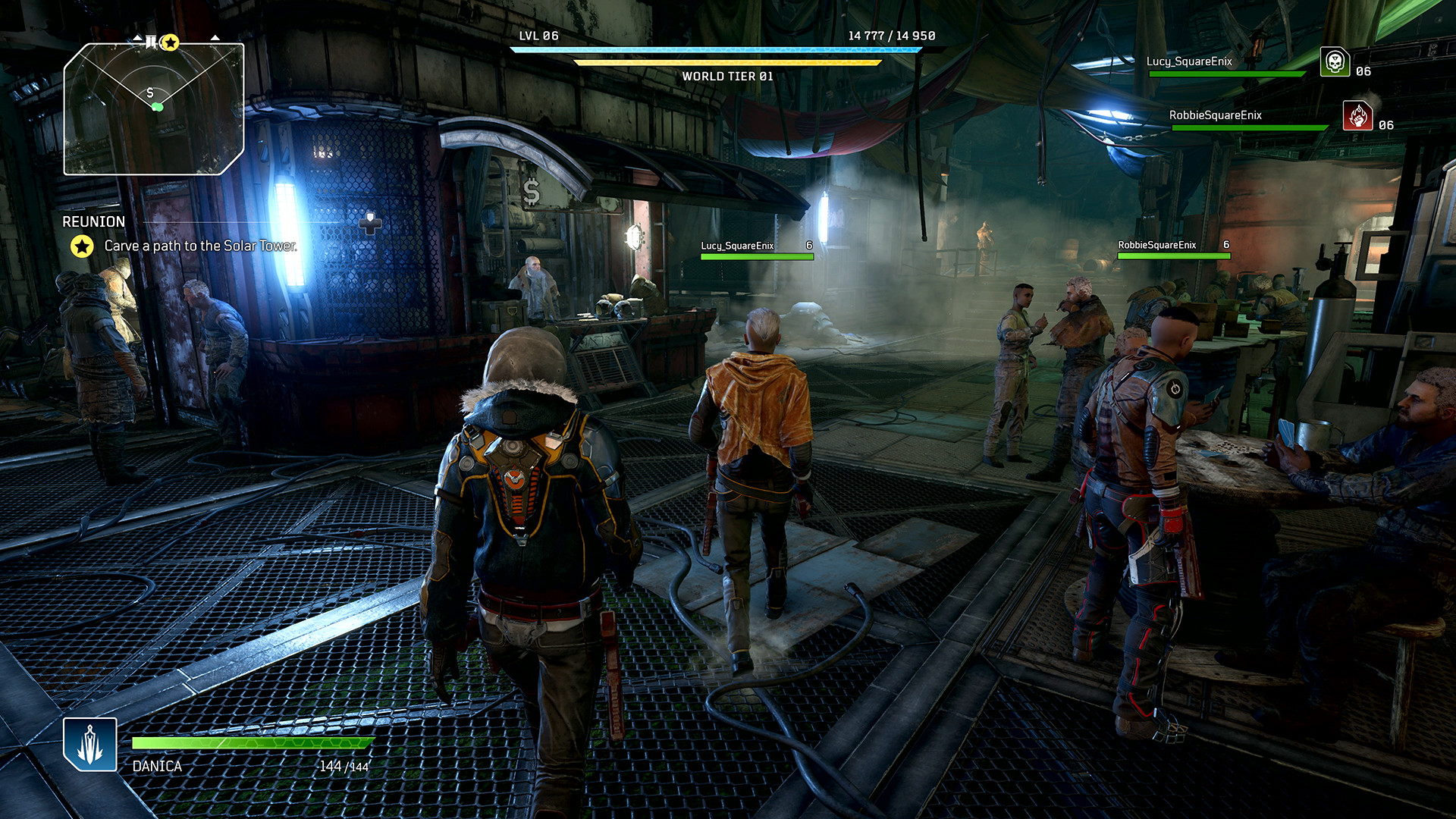1456x819 pixels.
Task: Choose RobbieSquareEnix in the party list
Action: 1215,115
